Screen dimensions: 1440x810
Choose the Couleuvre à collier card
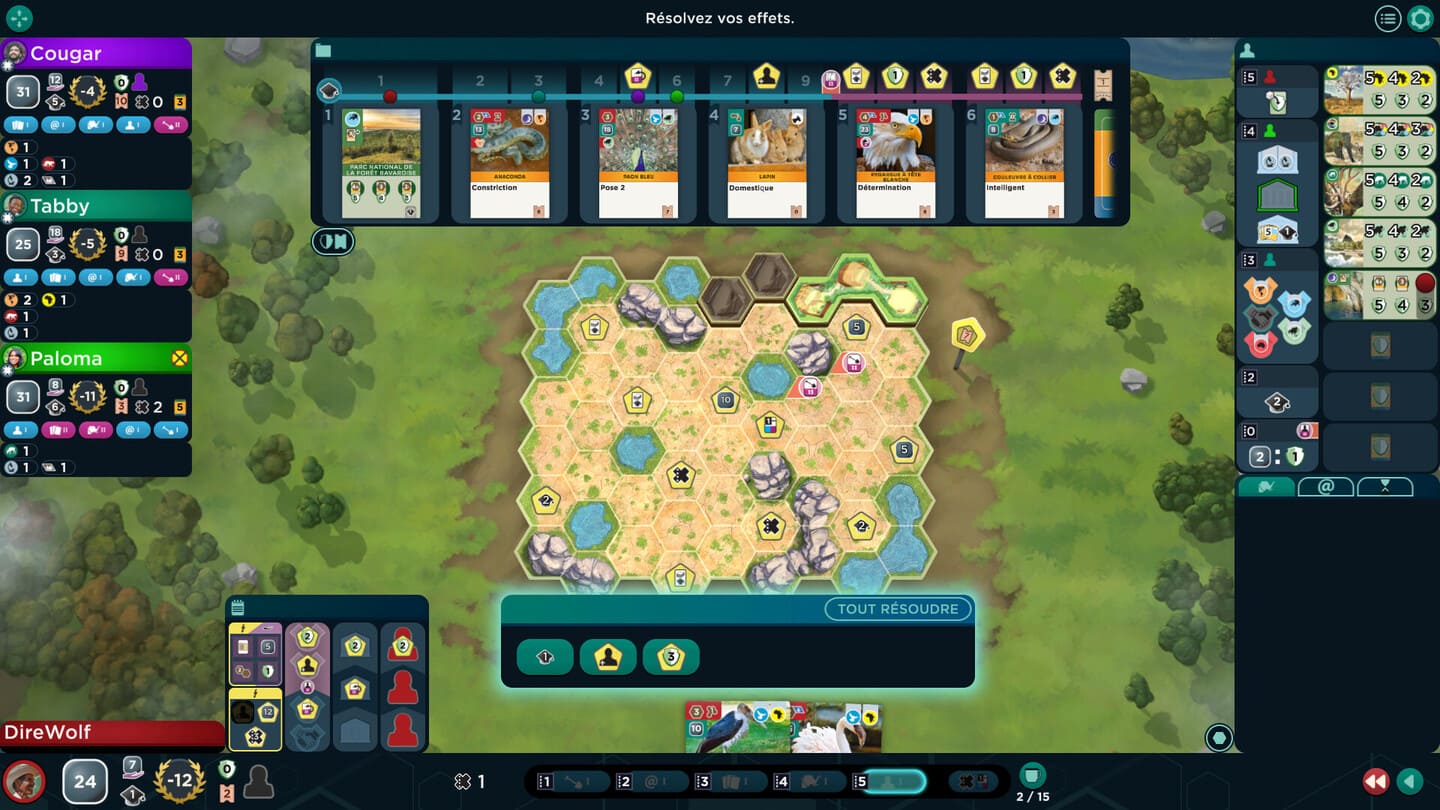click(1023, 163)
